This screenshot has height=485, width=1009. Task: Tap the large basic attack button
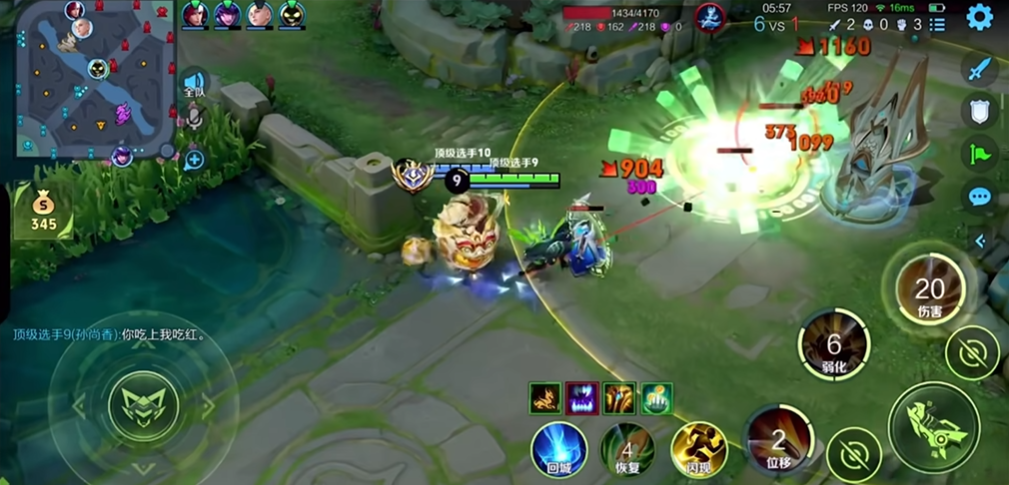[x=933, y=422]
